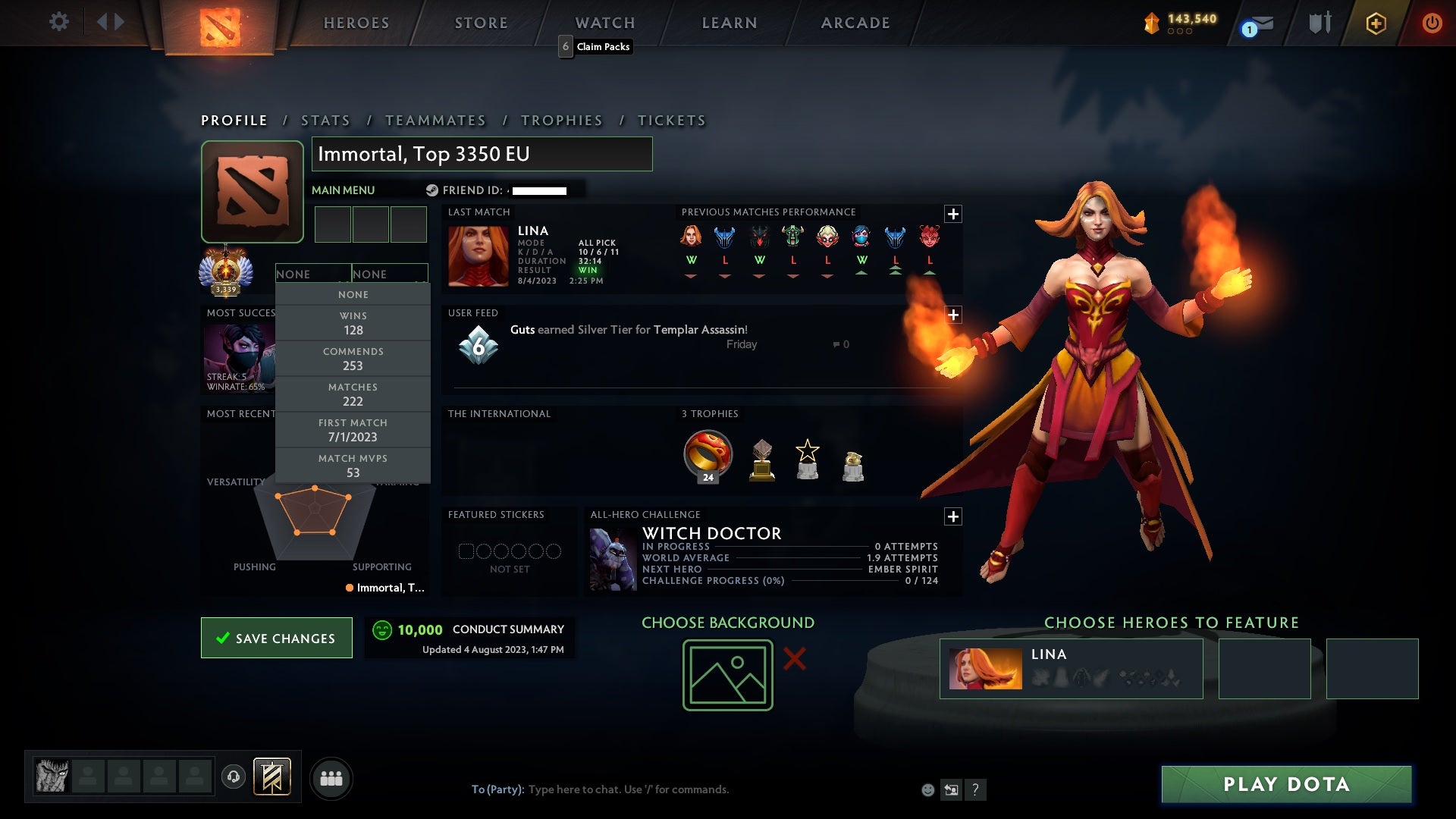The height and width of the screenshot is (819, 1456).
Task: Click the Save Changes button
Action: coord(276,638)
